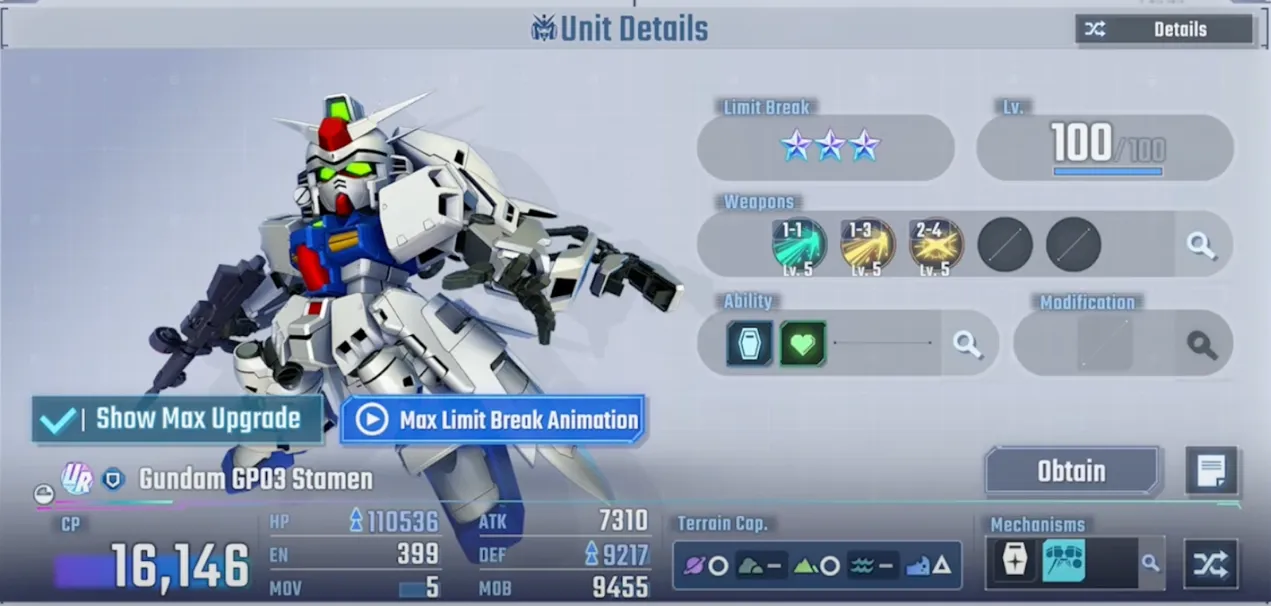Select the 2-4 weapon icon

coord(936,244)
